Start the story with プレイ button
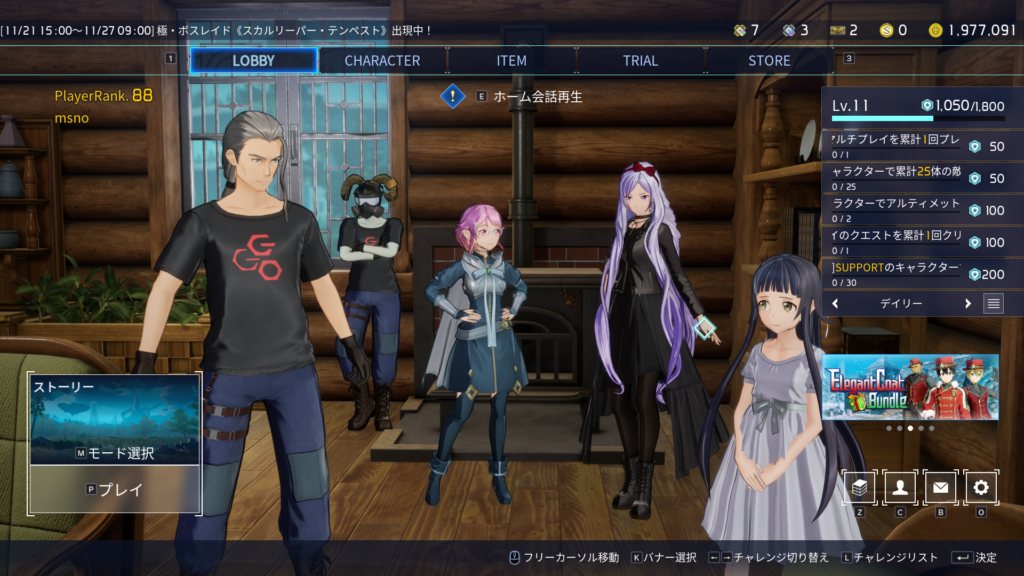 click(x=116, y=490)
